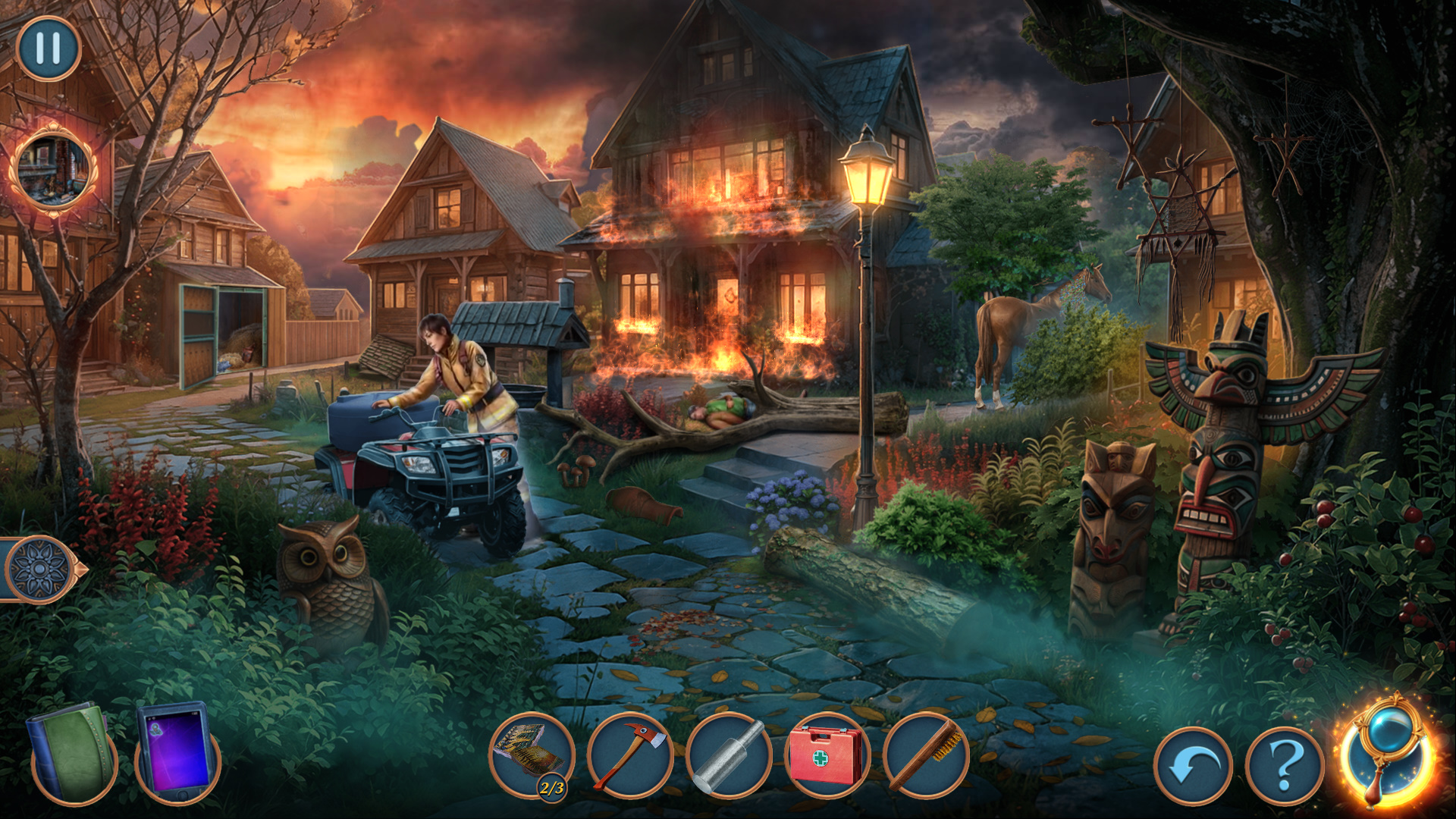Select the wooden brush item
Screen dimensions: 1456x819
(x=926, y=755)
